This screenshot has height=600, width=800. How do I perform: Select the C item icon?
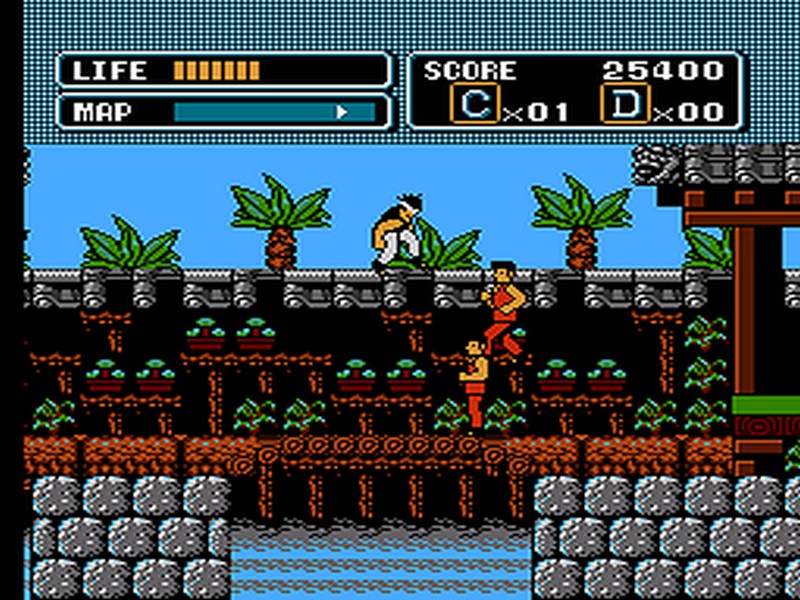pos(475,103)
